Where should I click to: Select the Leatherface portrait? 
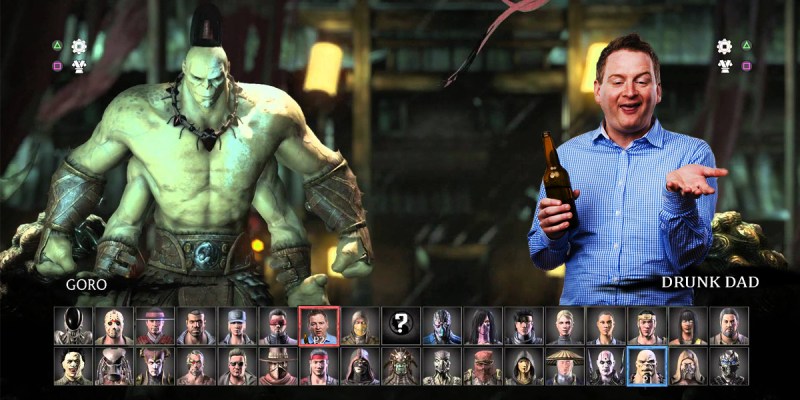coord(73,366)
